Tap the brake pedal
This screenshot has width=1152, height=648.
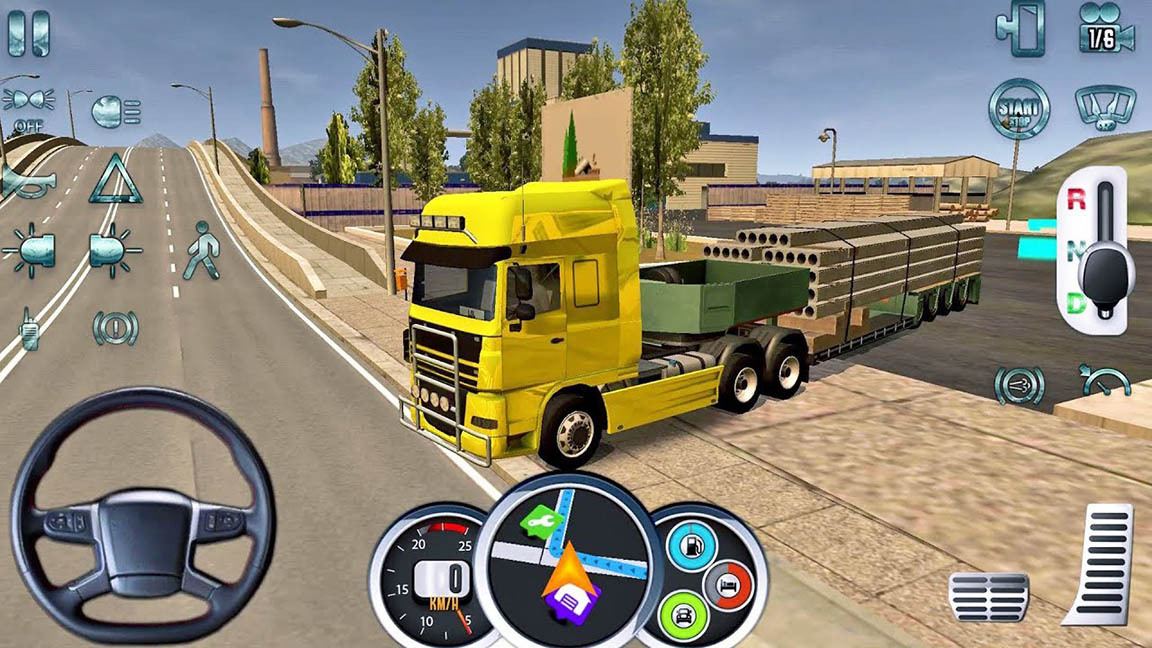pyautogui.click(x=988, y=596)
